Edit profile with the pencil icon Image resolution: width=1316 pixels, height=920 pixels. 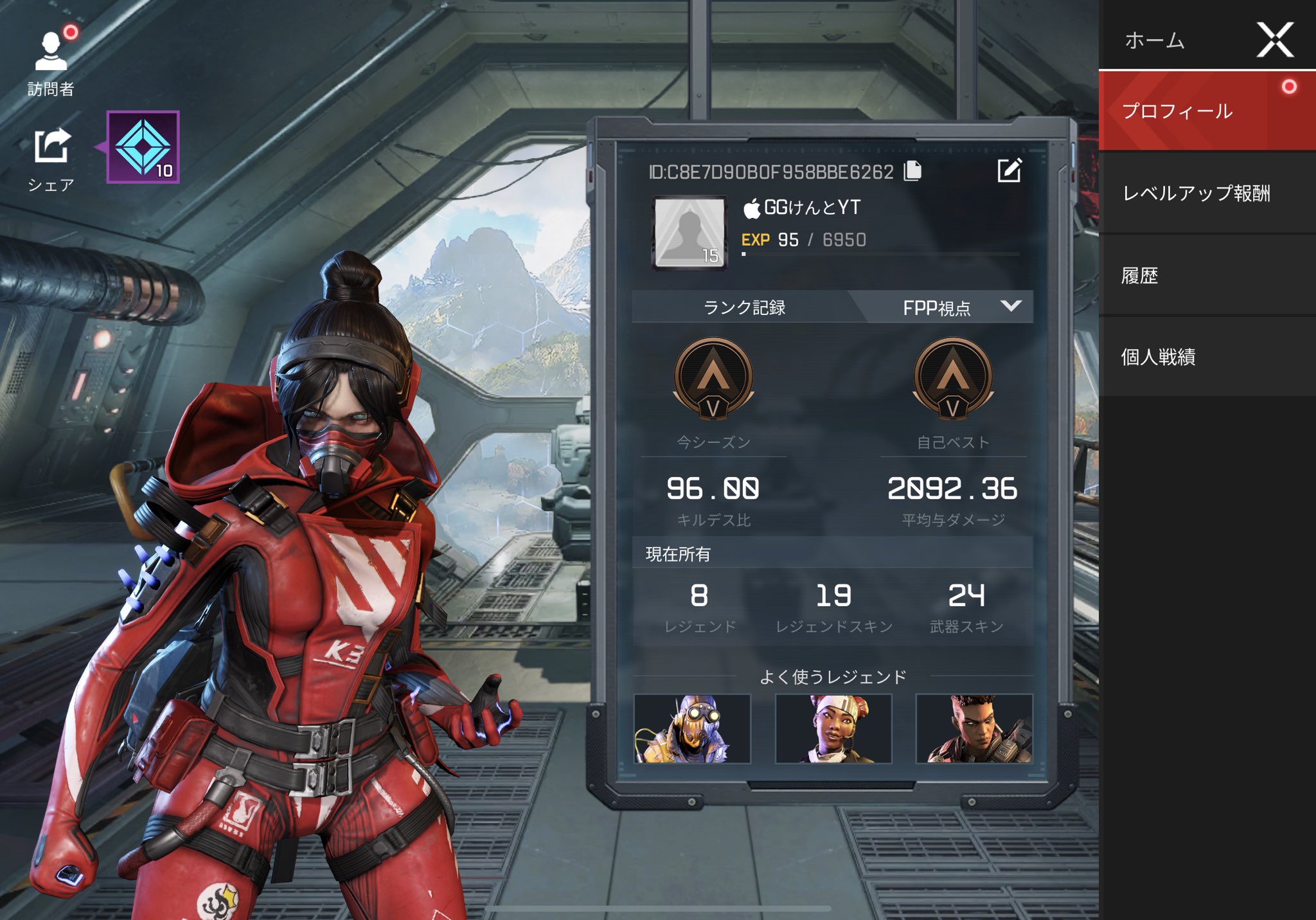click(x=1009, y=170)
